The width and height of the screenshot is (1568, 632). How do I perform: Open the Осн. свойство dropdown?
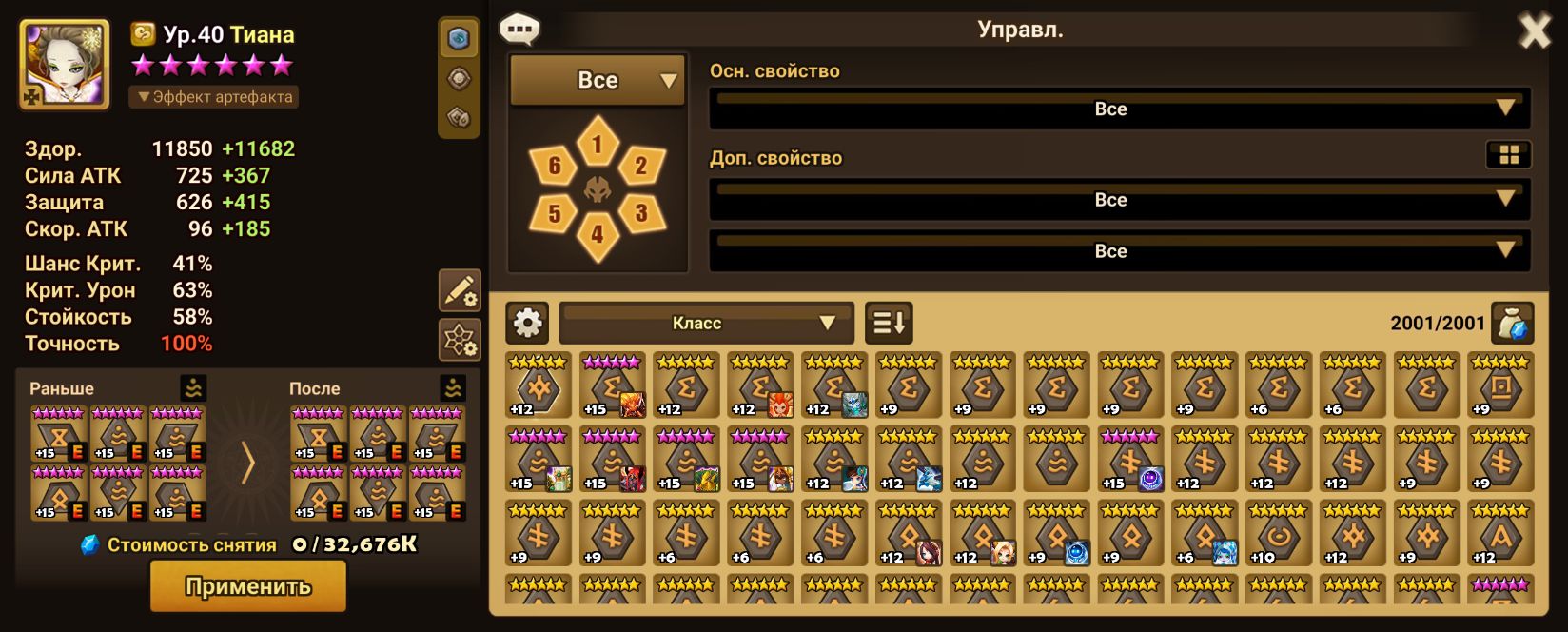[1119, 109]
